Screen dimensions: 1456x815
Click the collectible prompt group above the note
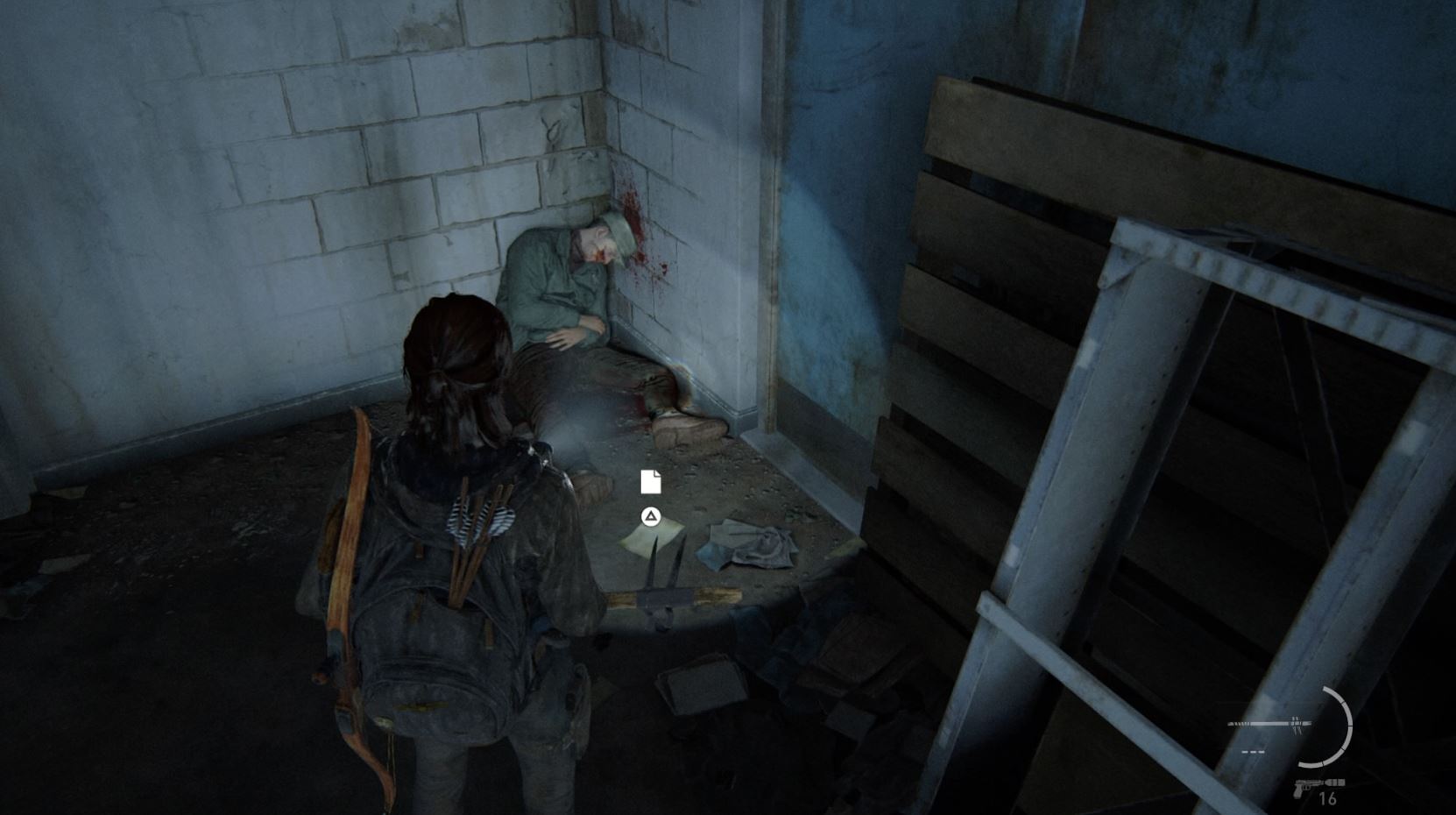point(650,500)
